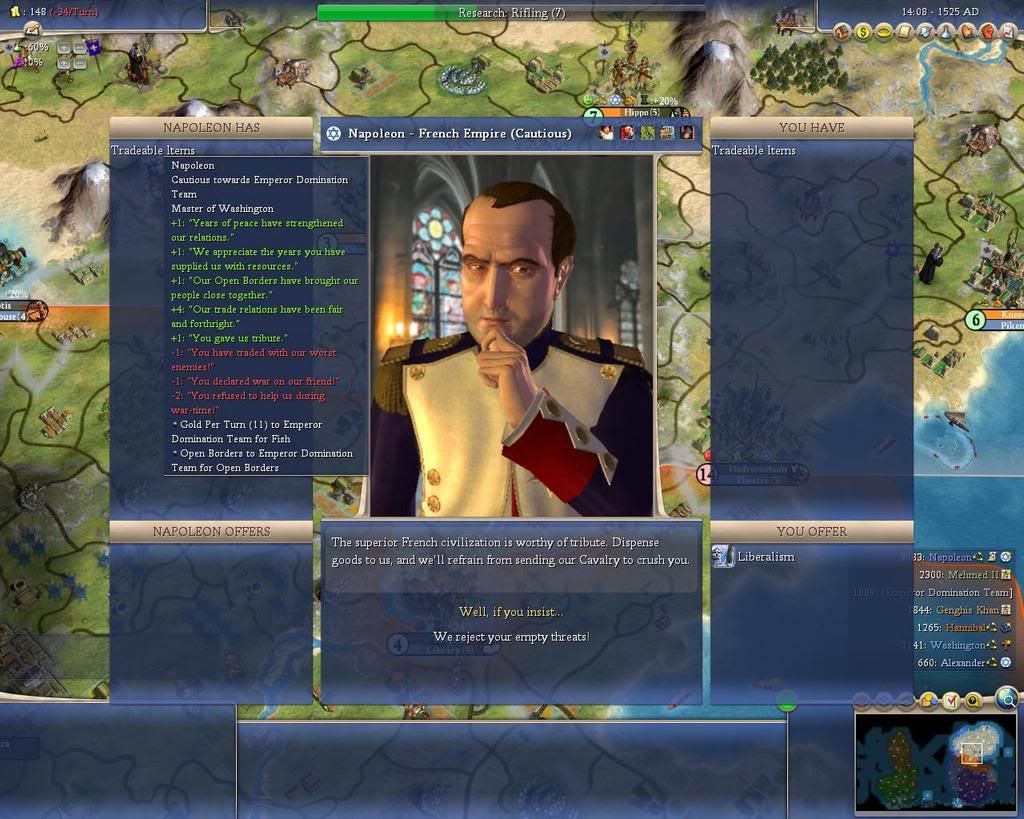This screenshot has width=1024, height=819.
Task: Increase the research rate percentage
Action: (63, 47)
